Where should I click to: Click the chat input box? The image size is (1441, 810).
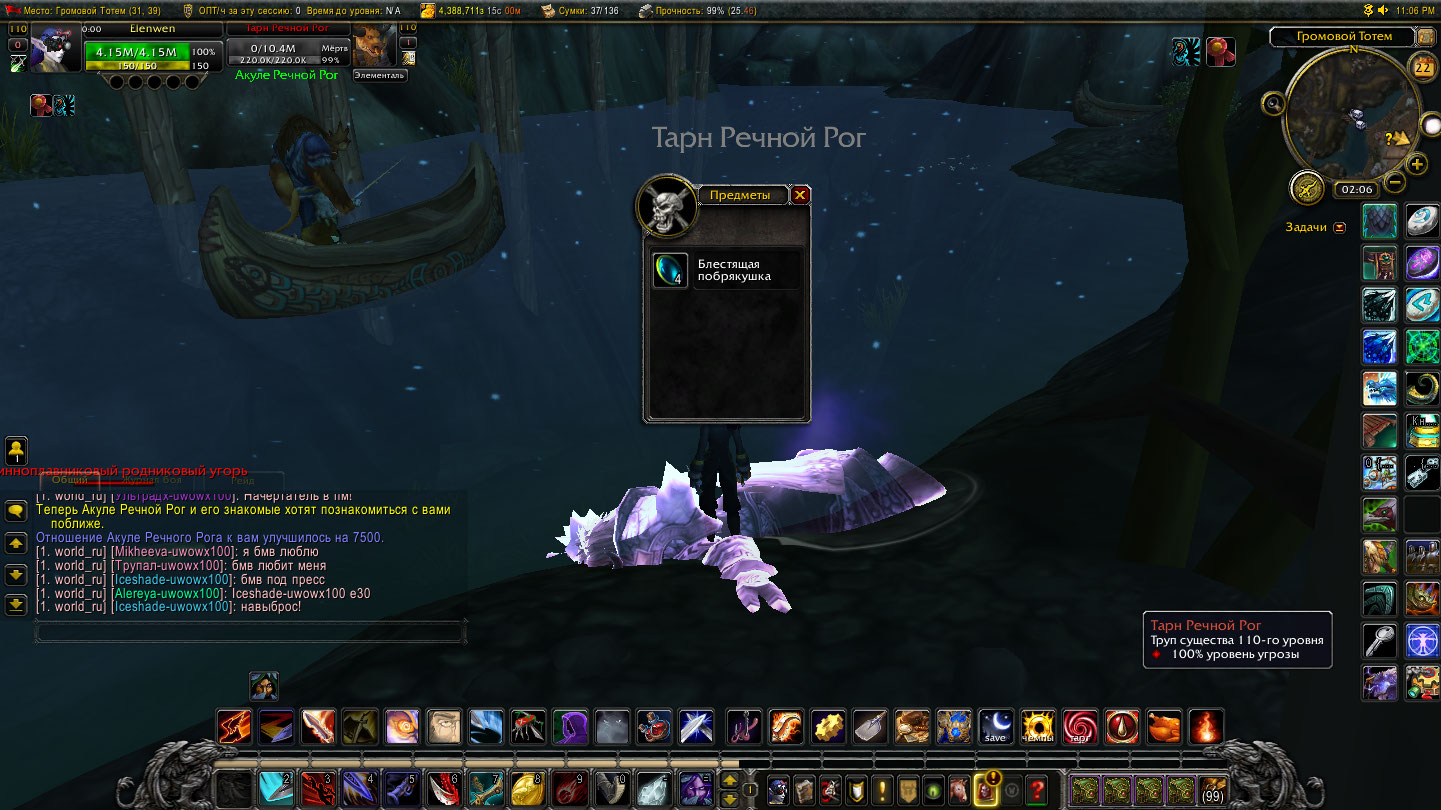pyautogui.click(x=250, y=632)
